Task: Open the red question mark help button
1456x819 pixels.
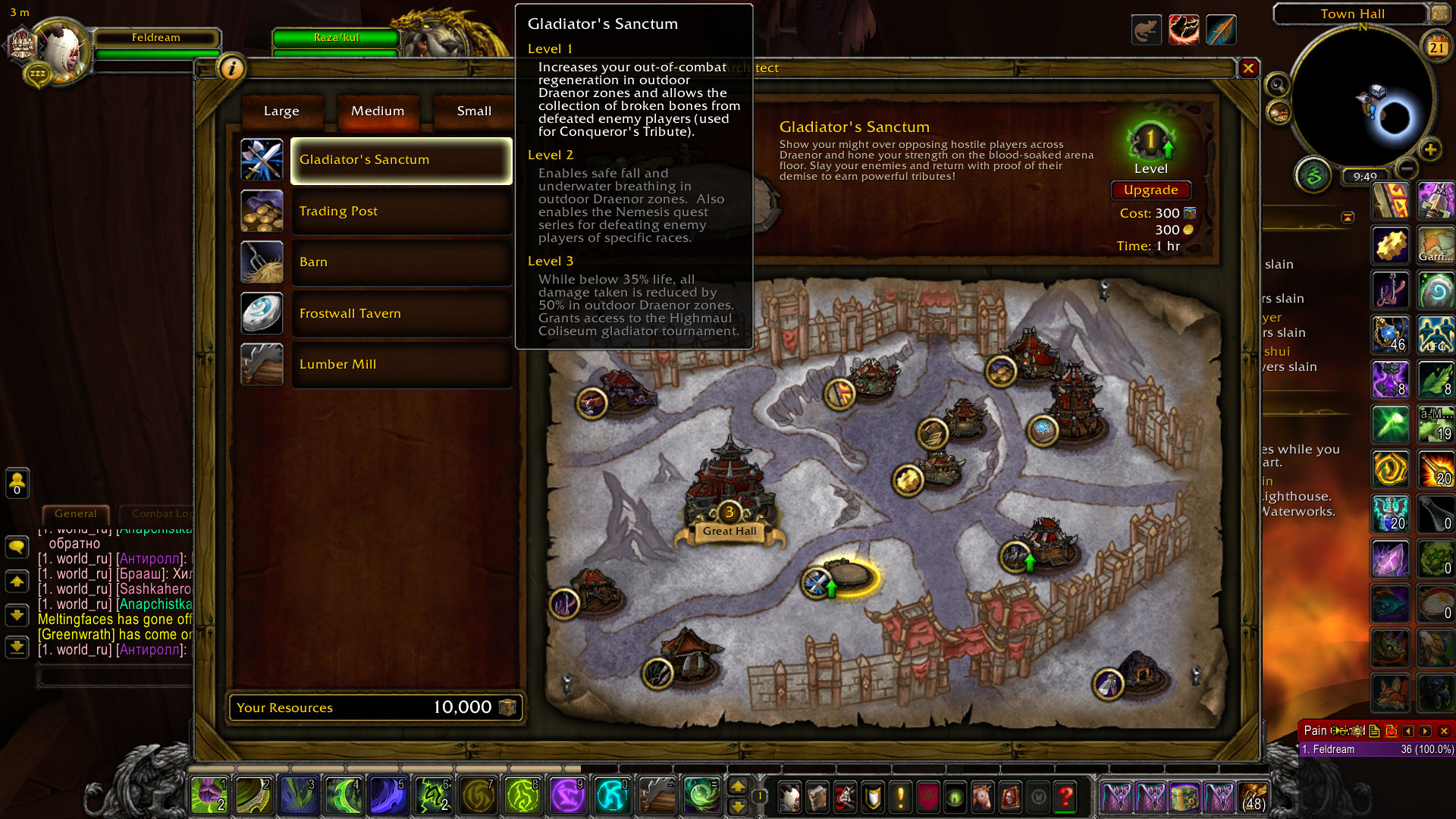Action: [1065, 797]
